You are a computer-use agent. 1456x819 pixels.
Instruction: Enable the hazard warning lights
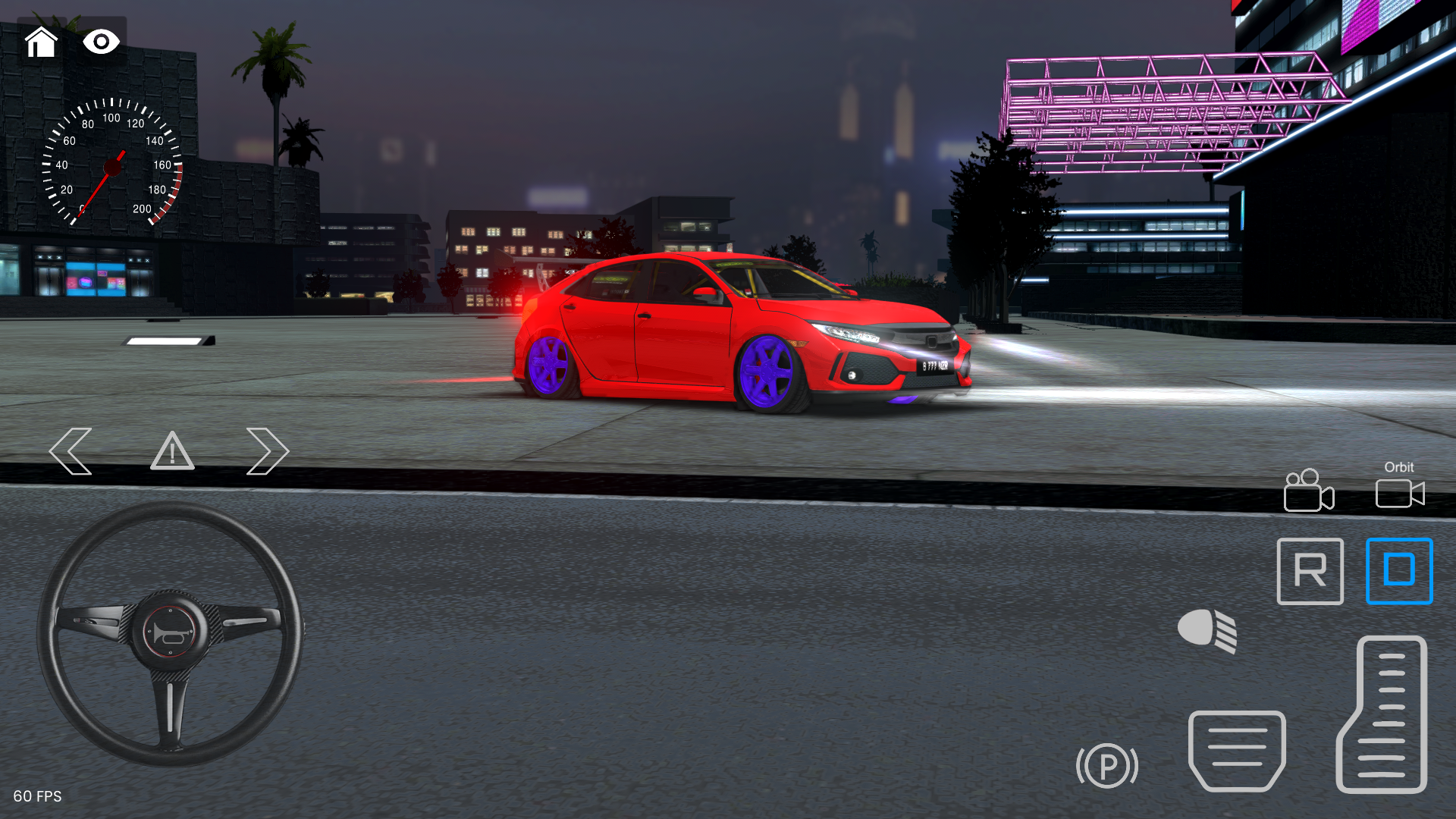(x=172, y=453)
